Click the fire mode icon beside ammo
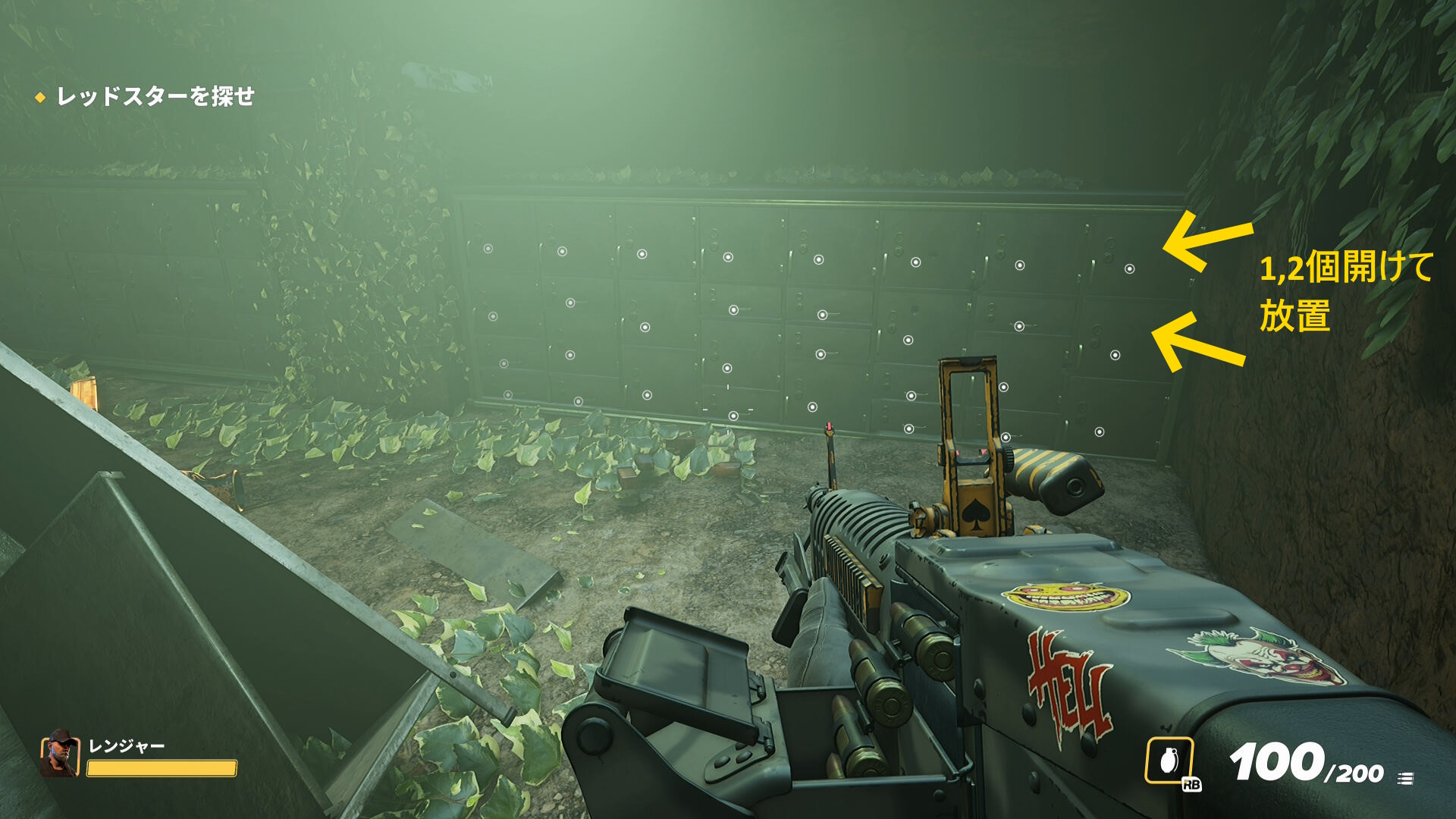This screenshot has width=1456, height=819. click(1405, 778)
